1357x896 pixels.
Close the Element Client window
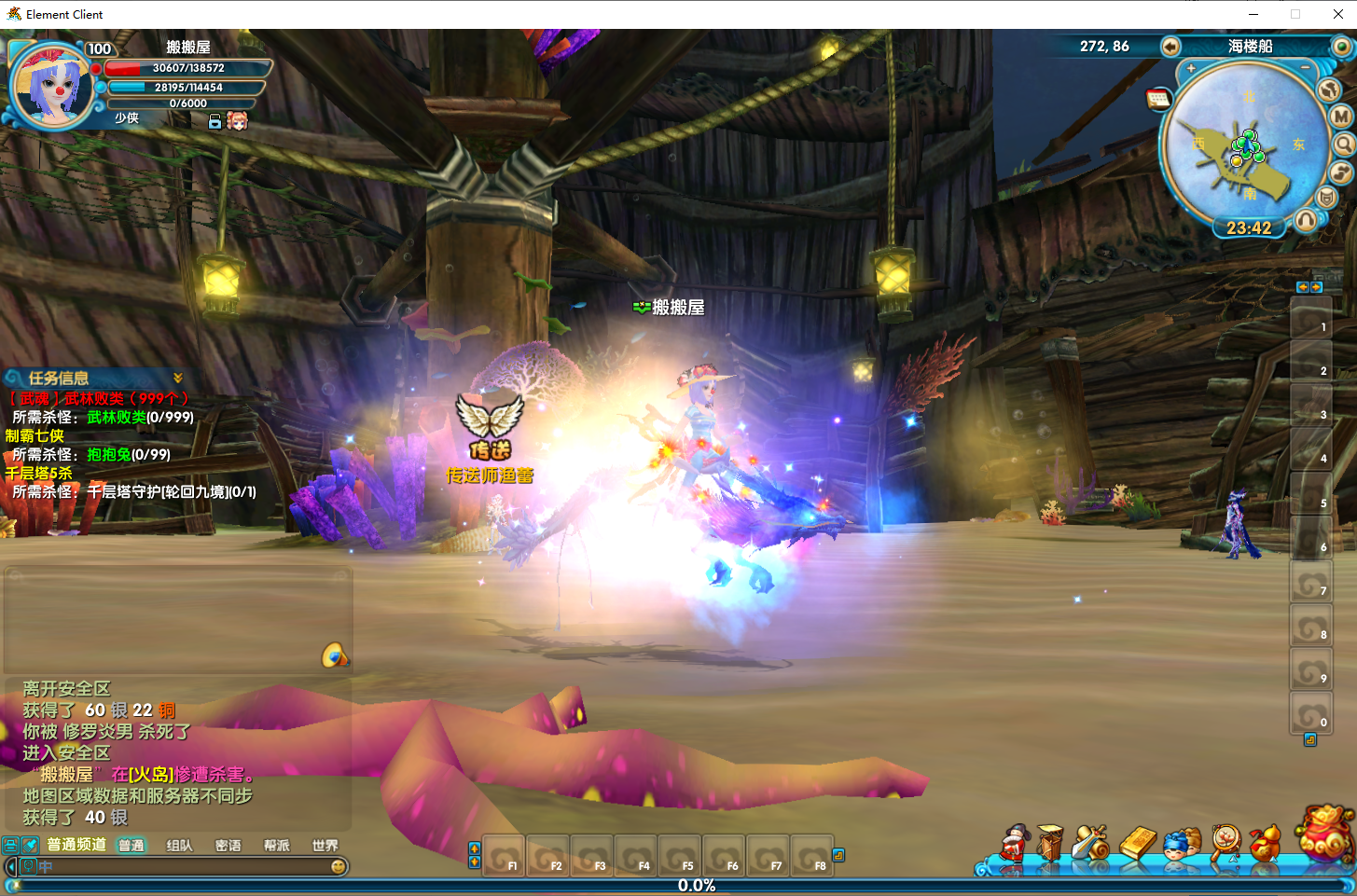coord(1337,14)
